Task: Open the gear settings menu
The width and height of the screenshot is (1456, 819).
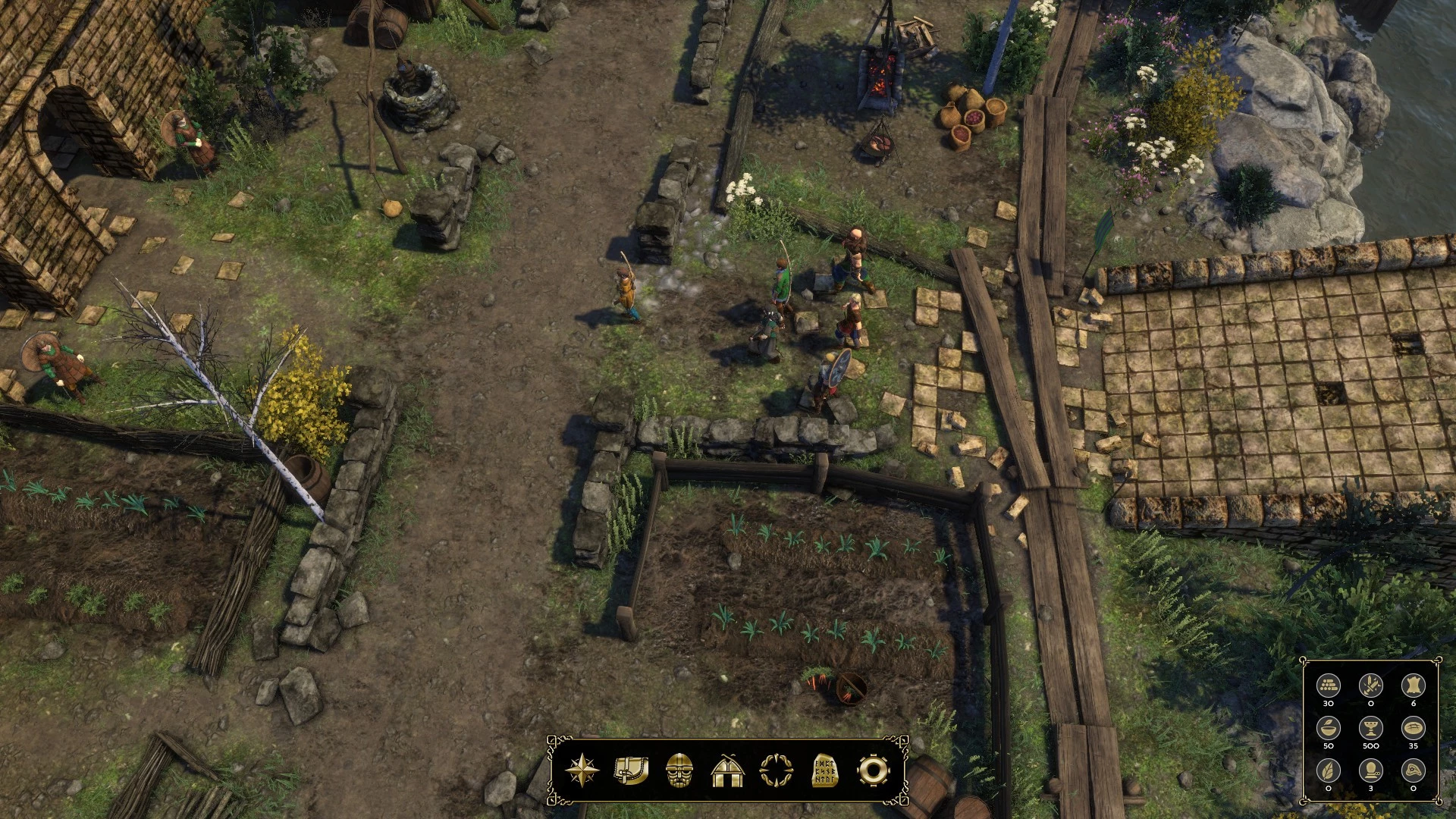Action: (873, 770)
